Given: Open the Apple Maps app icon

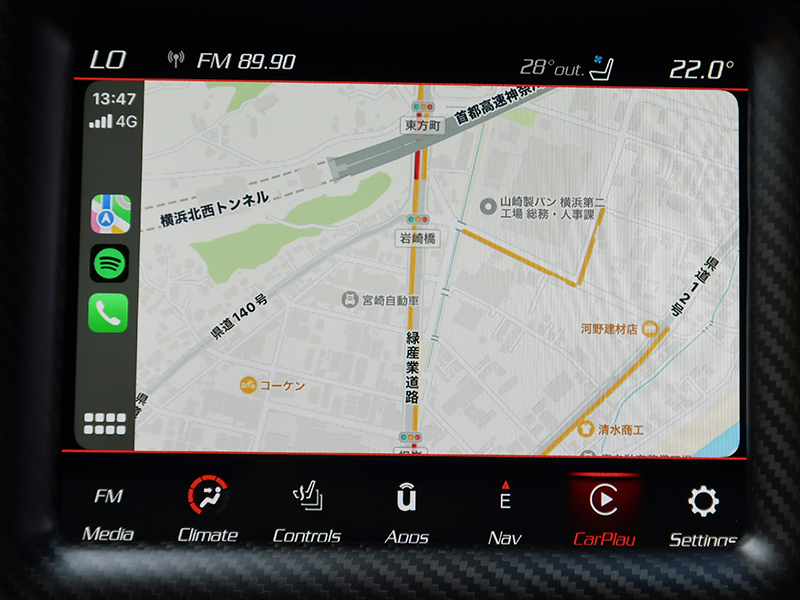Looking at the screenshot, I should pyautogui.click(x=110, y=214).
